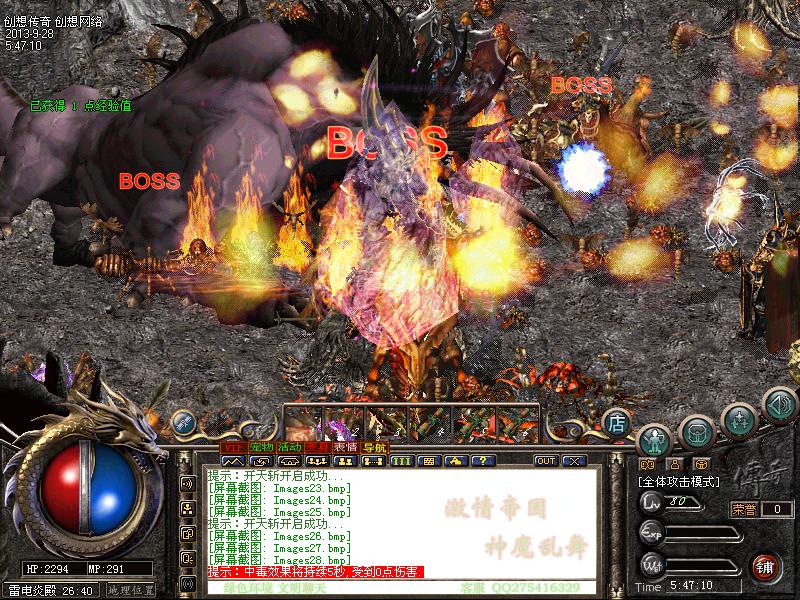800x600 pixels.
Task: Close the game with the X button
Action: [x=574, y=461]
